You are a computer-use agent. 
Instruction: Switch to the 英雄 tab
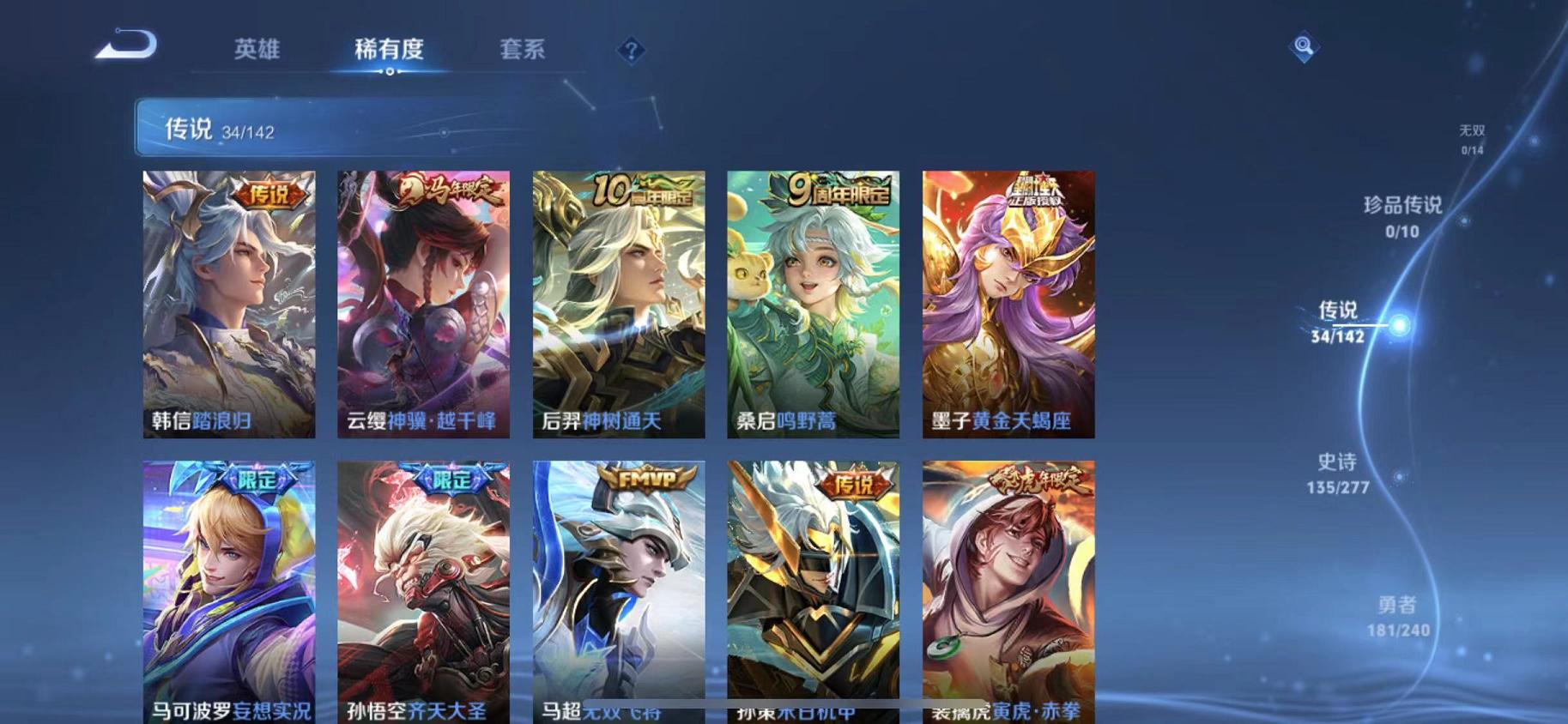pyautogui.click(x=258, y=50)
